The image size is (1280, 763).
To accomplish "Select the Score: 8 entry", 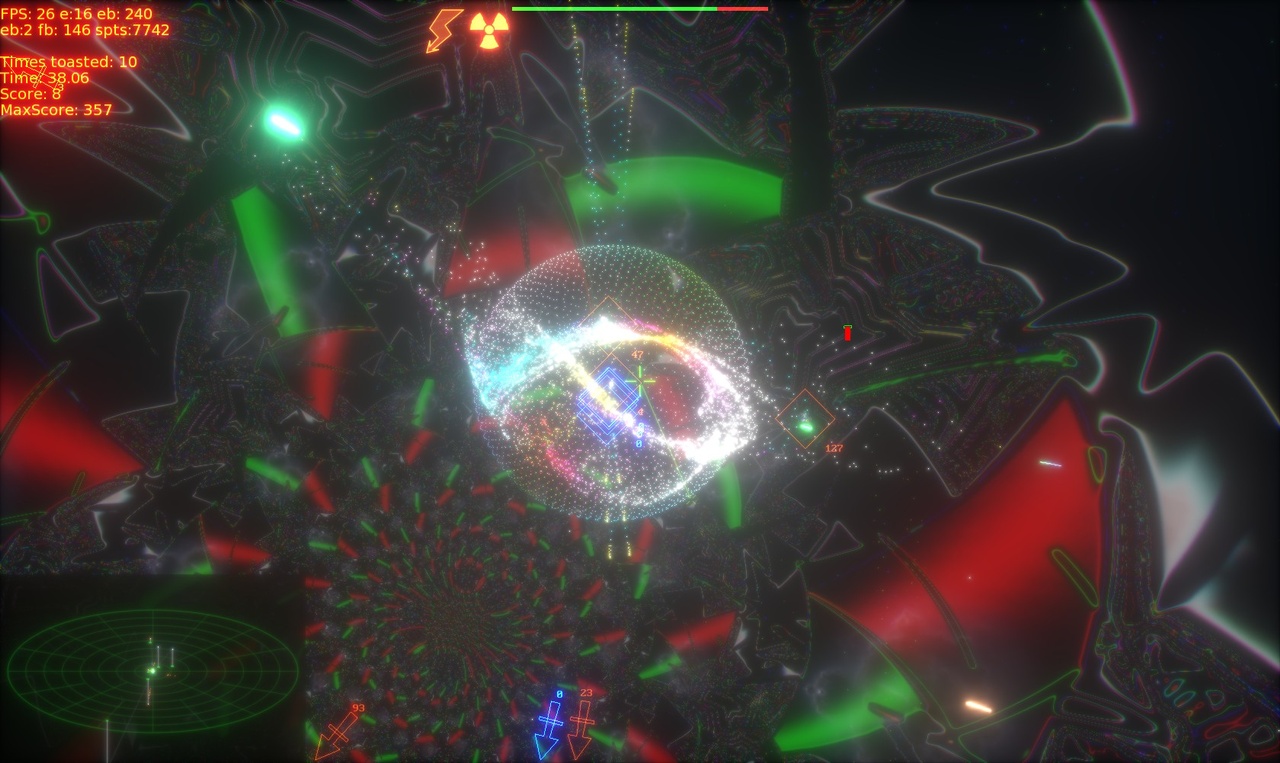I will tap(30, 92).
